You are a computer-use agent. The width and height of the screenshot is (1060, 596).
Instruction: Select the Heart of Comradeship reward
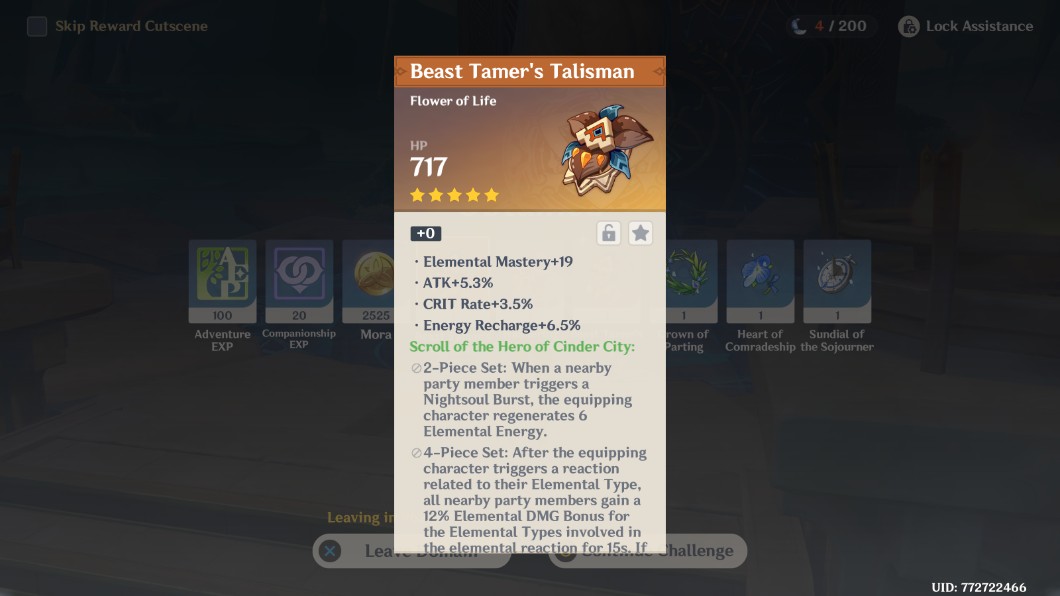click(x=760, y=281)
